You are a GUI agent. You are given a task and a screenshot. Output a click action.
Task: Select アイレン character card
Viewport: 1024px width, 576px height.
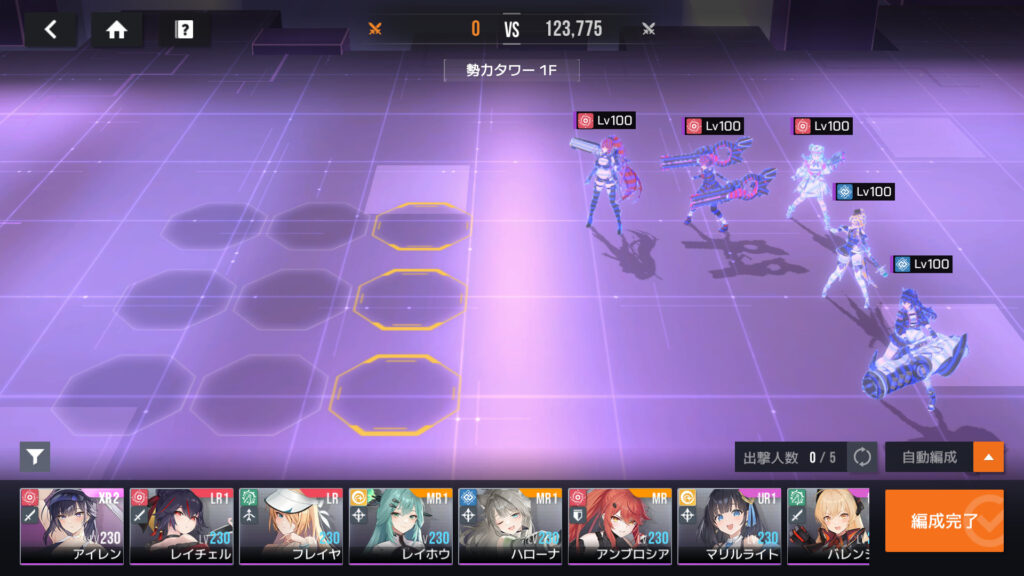(72, 526)
